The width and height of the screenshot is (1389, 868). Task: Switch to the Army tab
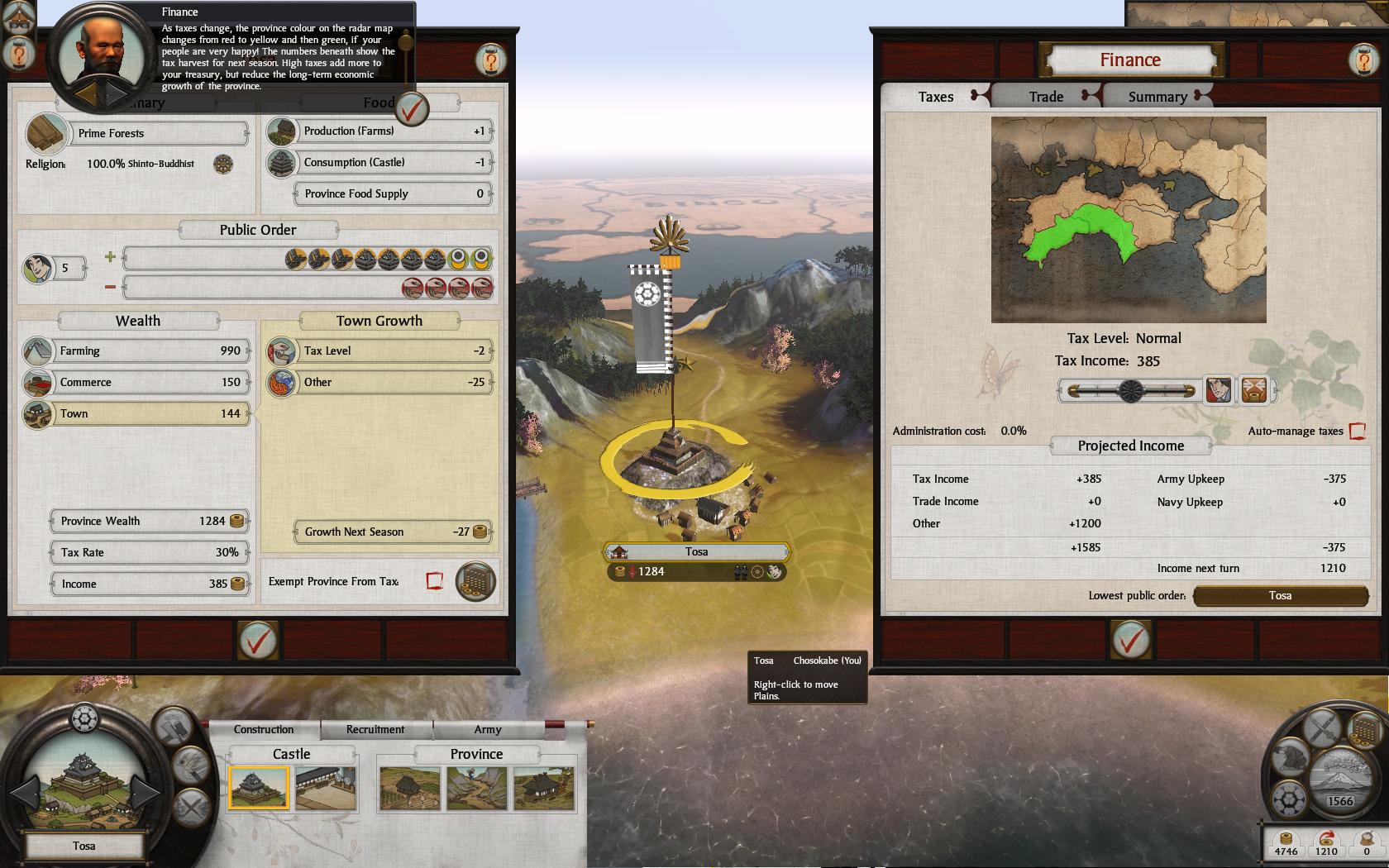[487, 729]
